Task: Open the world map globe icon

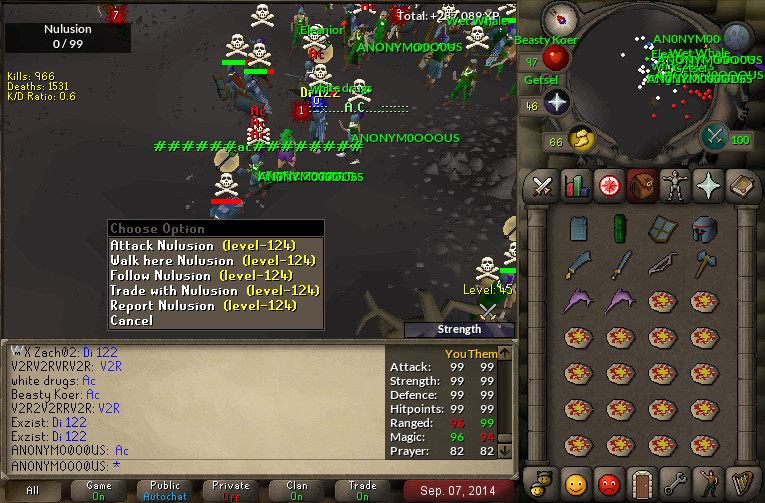Action: pos(738,39)
